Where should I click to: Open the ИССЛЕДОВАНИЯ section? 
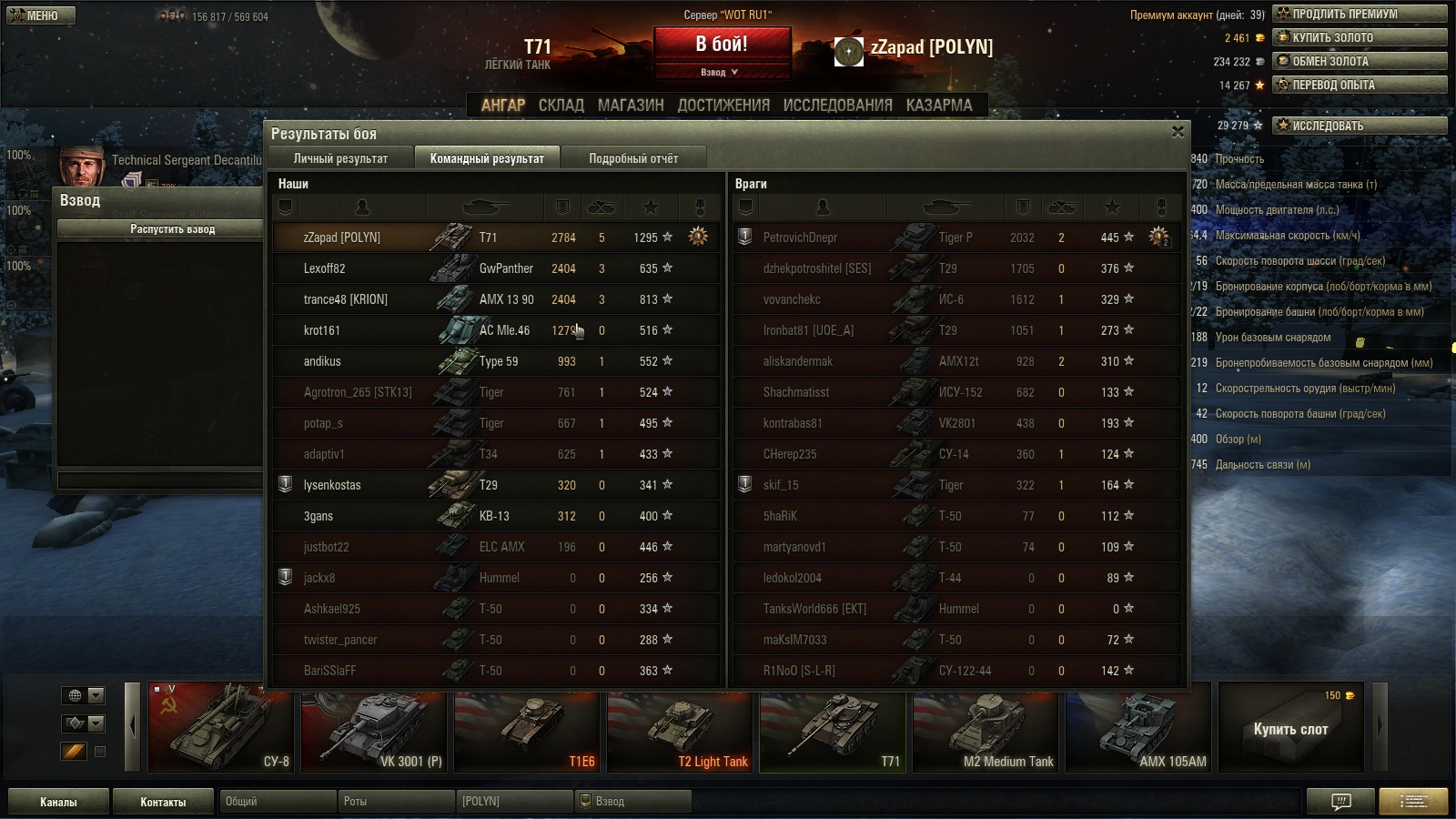click(x=837, y=106)
